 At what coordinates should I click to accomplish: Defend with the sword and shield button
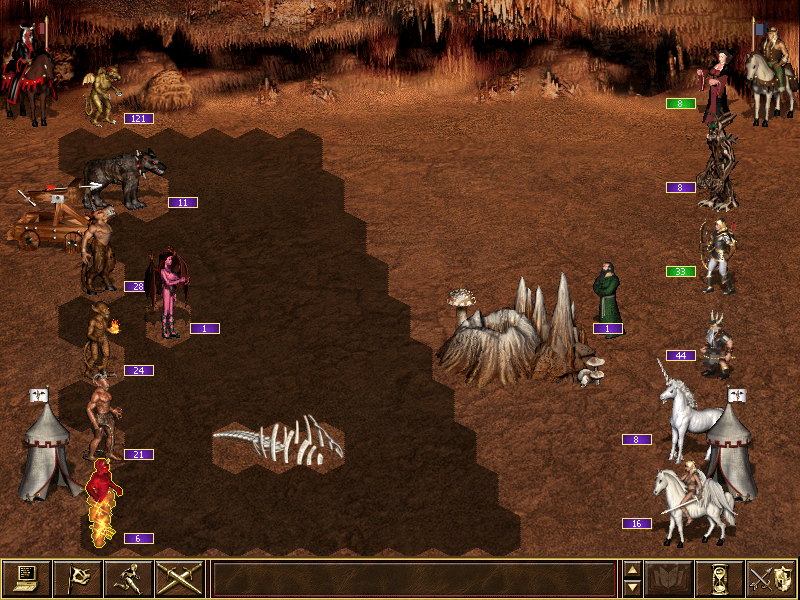click(x=771, y=579)
